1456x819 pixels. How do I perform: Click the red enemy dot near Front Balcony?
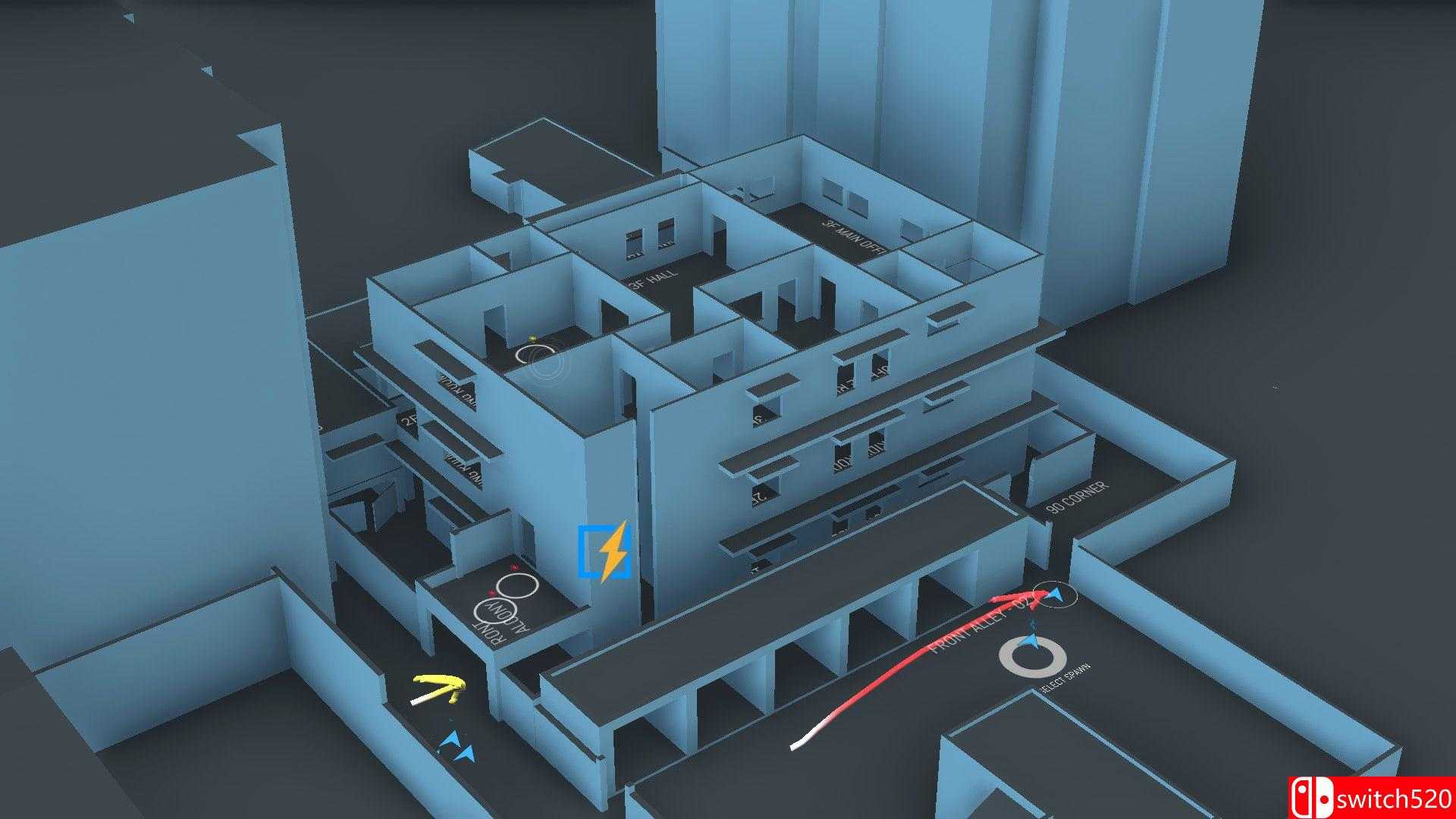[x=514, y=567]
